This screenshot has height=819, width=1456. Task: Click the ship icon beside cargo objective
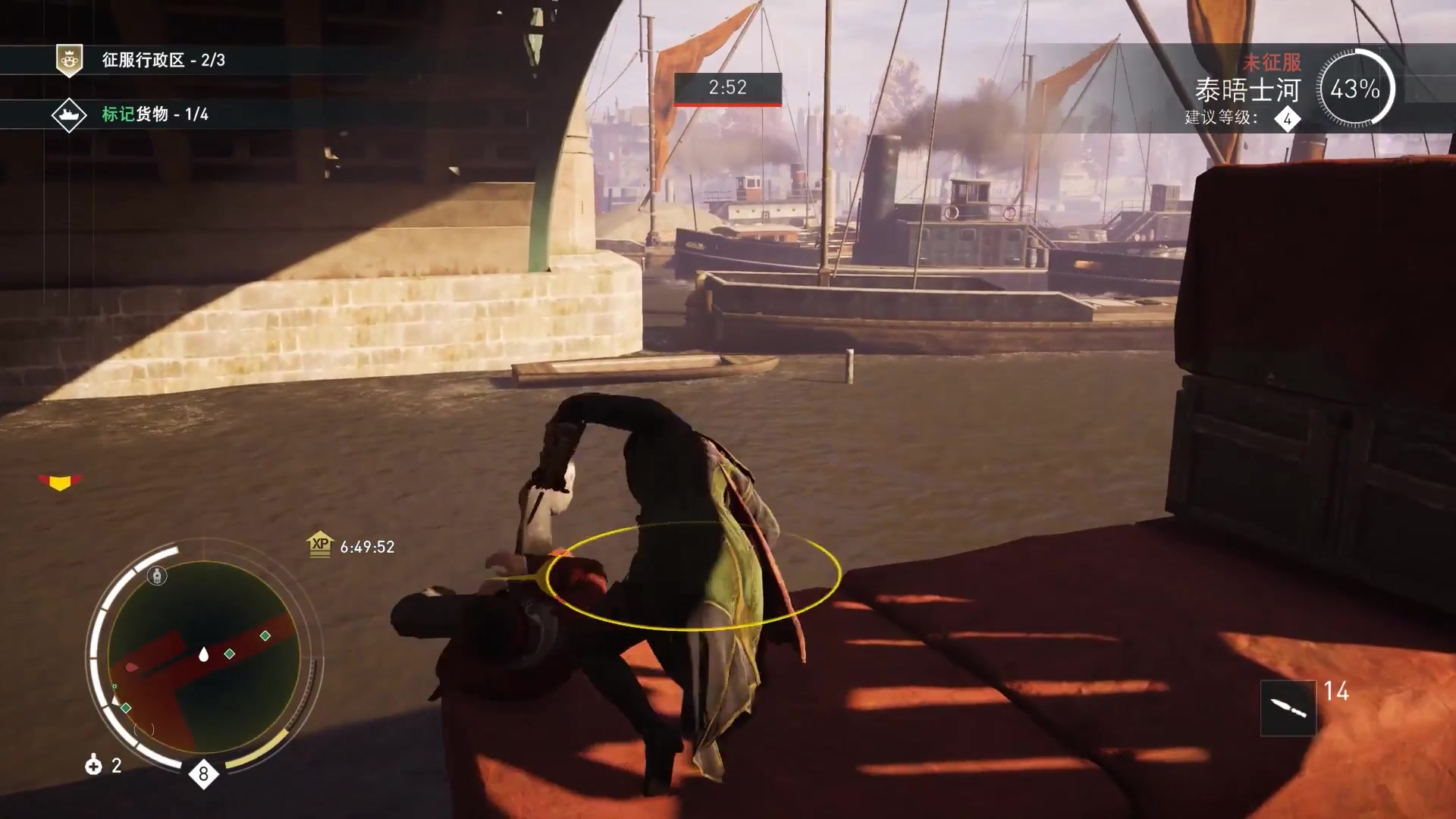[x=68, y=115]
